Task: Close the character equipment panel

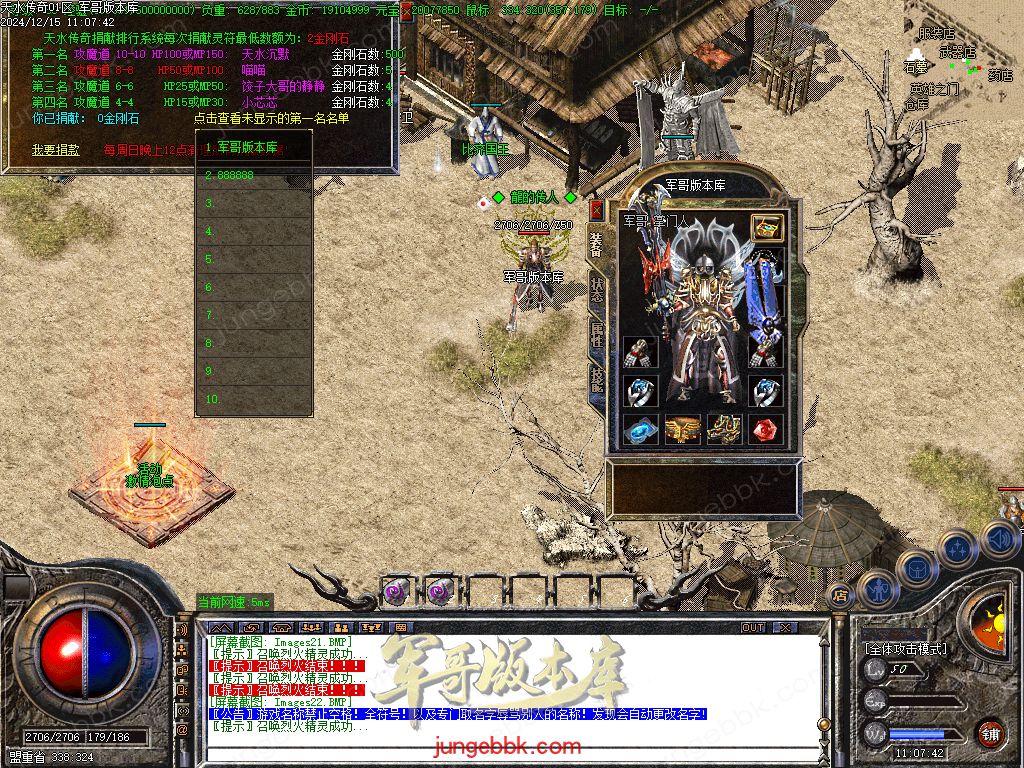Action: [x=597, y=210]
